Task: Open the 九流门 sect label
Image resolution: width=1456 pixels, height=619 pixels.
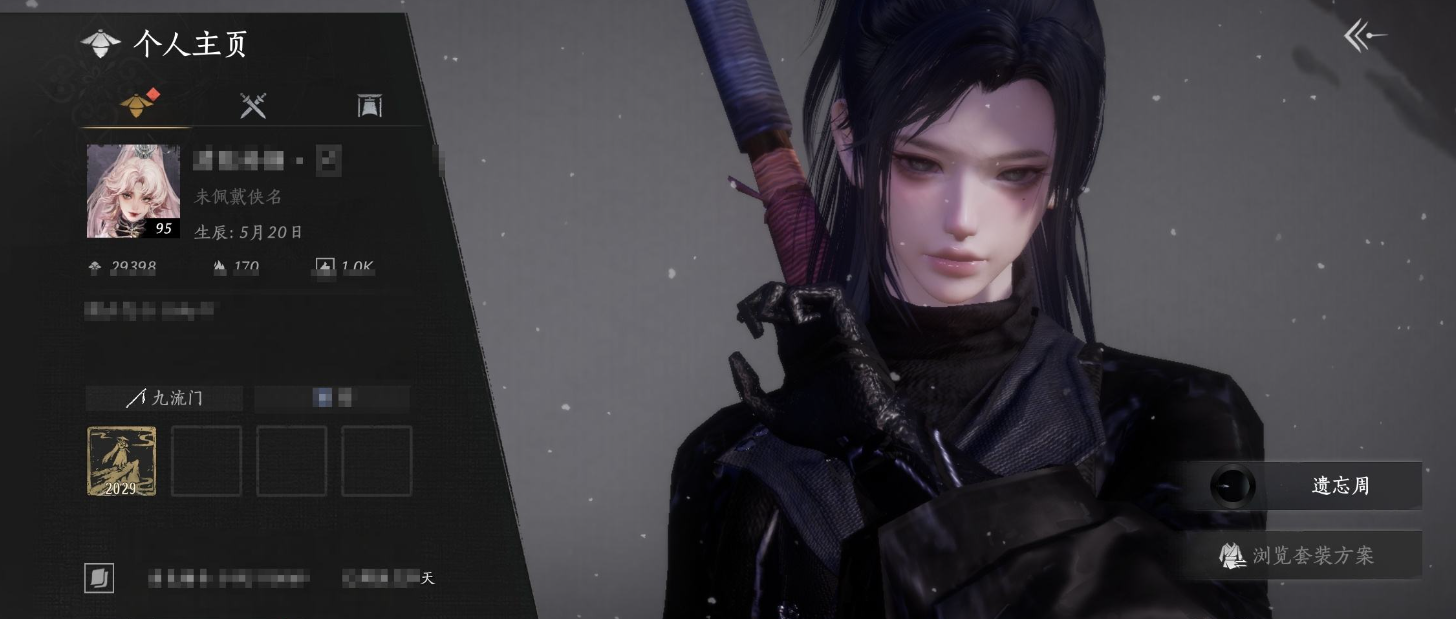Action: 165,398
